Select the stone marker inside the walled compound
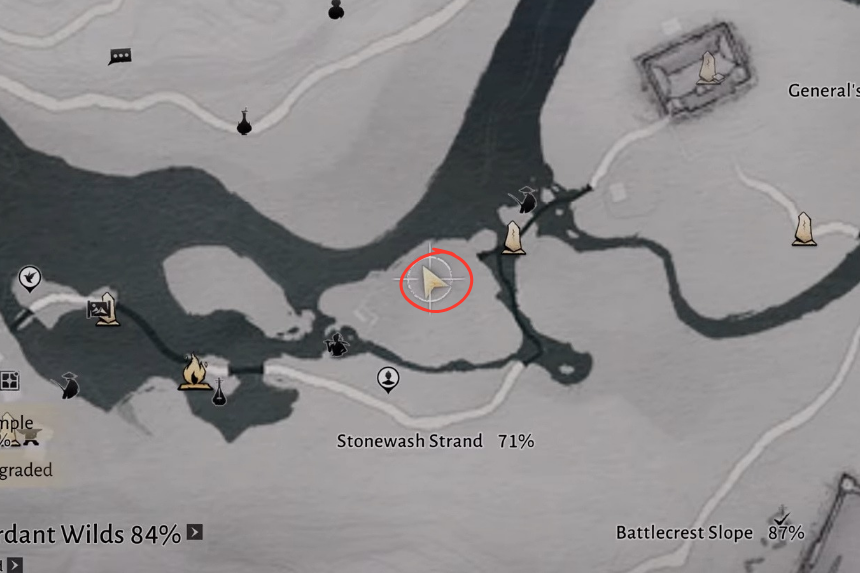Image resolution: width=860 pixels, height=573 pixels. [708, 68]
